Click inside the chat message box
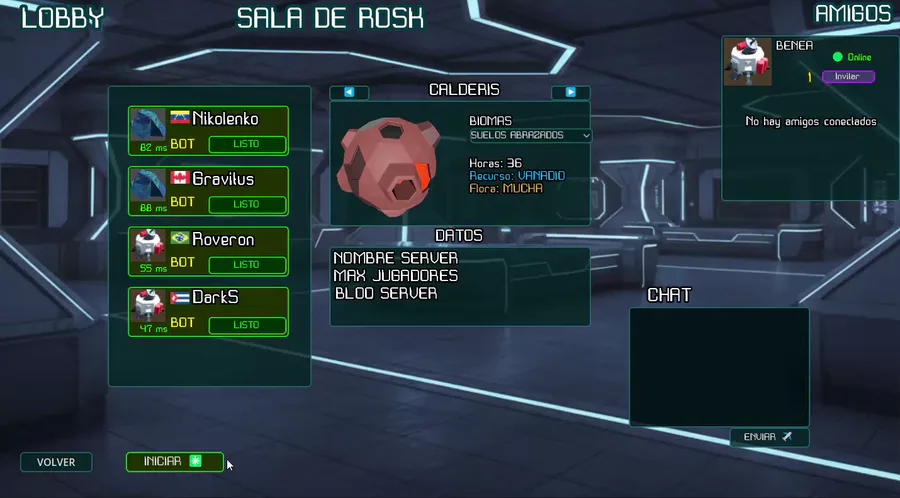Viewport: 900px width, 498px height. [x=718, y=366]
